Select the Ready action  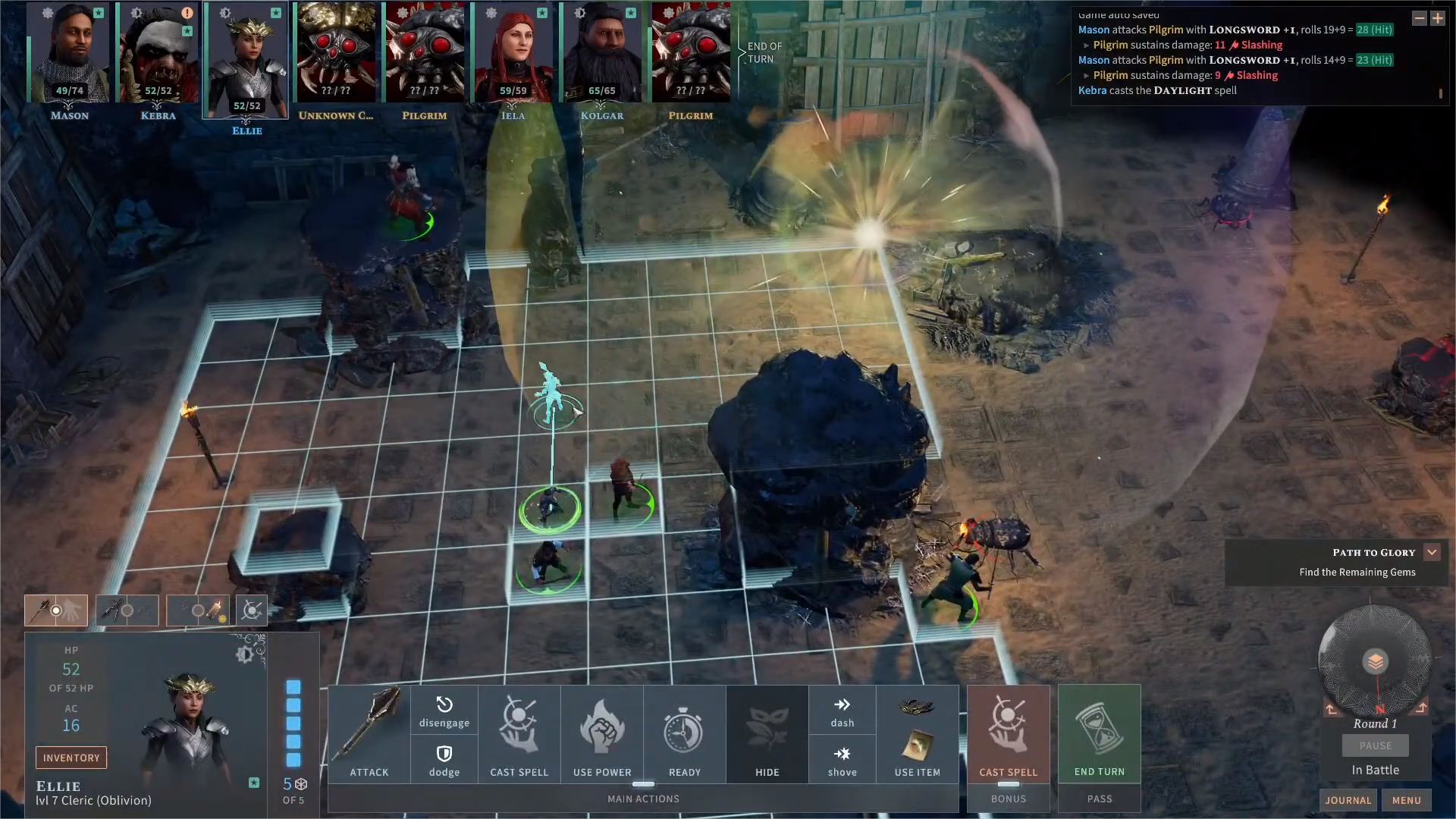[x=684, y=733]
